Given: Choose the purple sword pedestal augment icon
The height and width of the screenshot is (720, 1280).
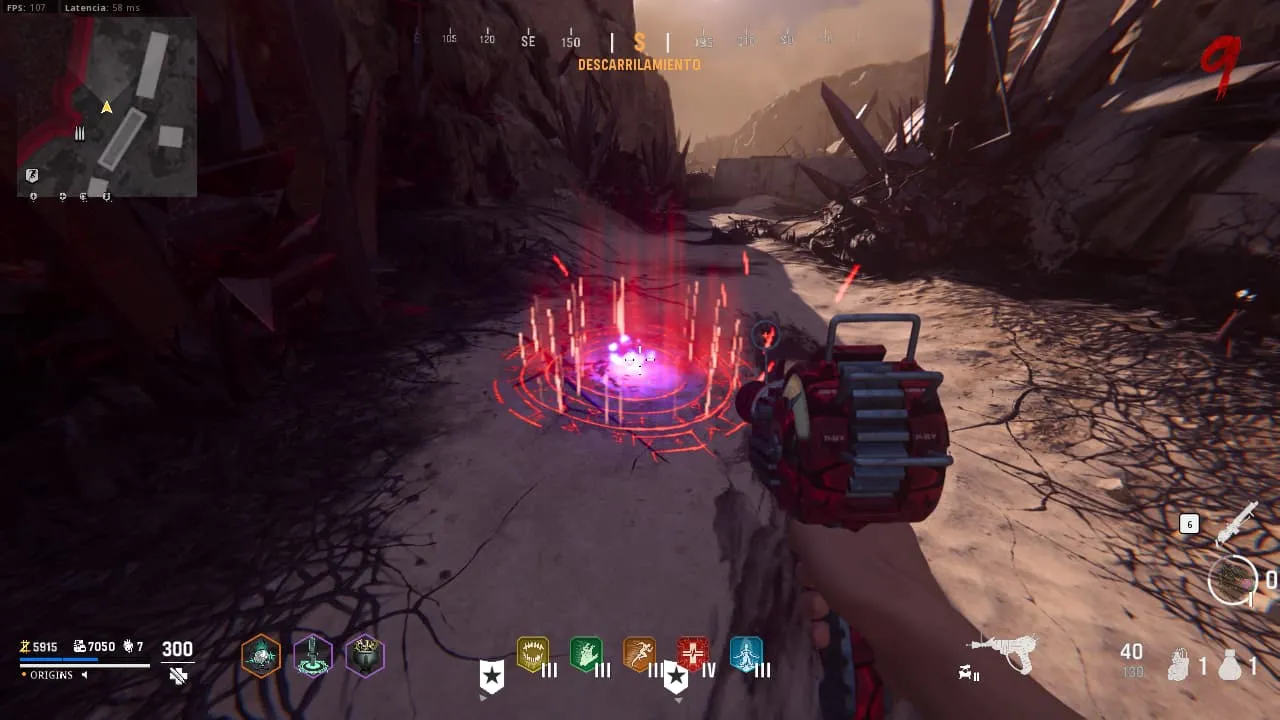Looking at the screenshot, I should [313, 656].
